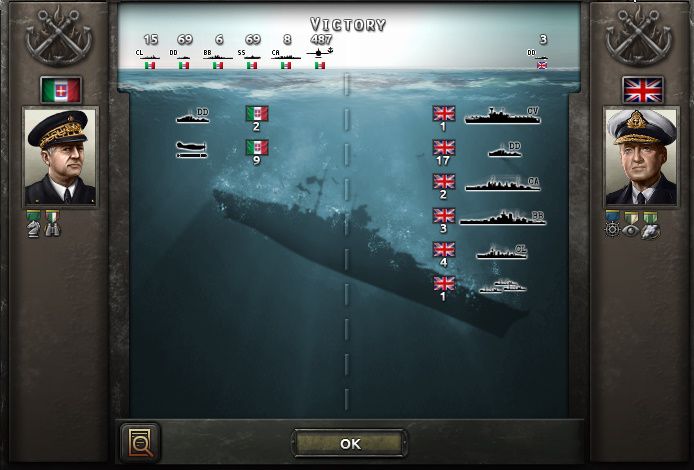694x470 pixels.
Task: Select the sunk British battleships row
Action: click(x=490, y=218)
